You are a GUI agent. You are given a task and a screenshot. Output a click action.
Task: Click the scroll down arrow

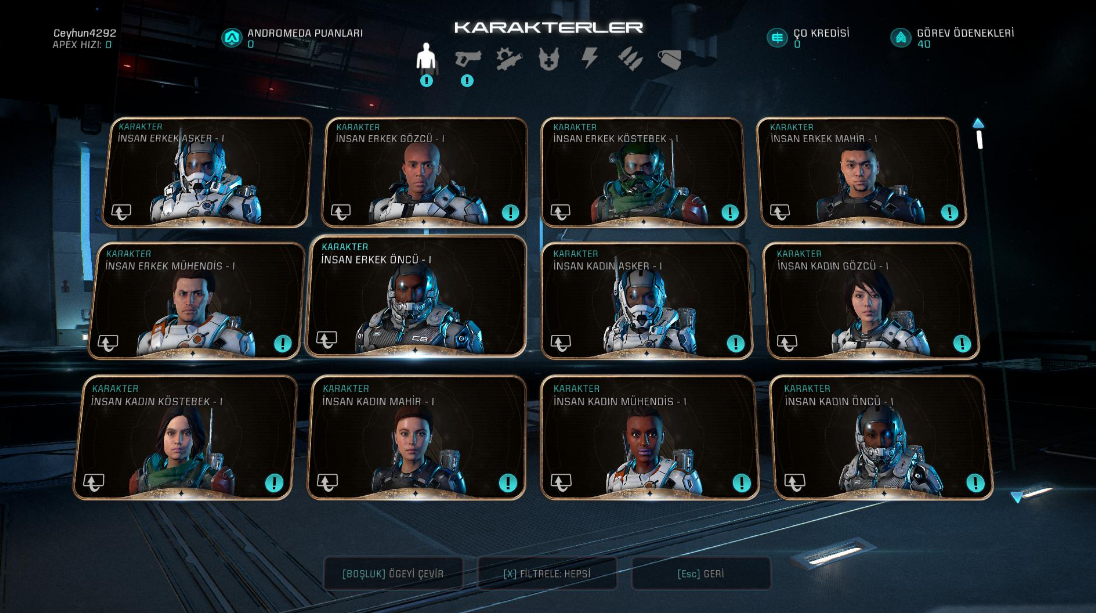click(x=1018, y=496)
